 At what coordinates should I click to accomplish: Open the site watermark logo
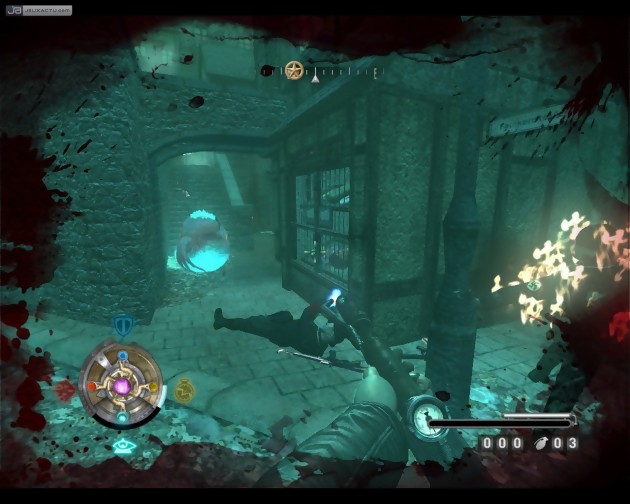(x=38, y=10)
